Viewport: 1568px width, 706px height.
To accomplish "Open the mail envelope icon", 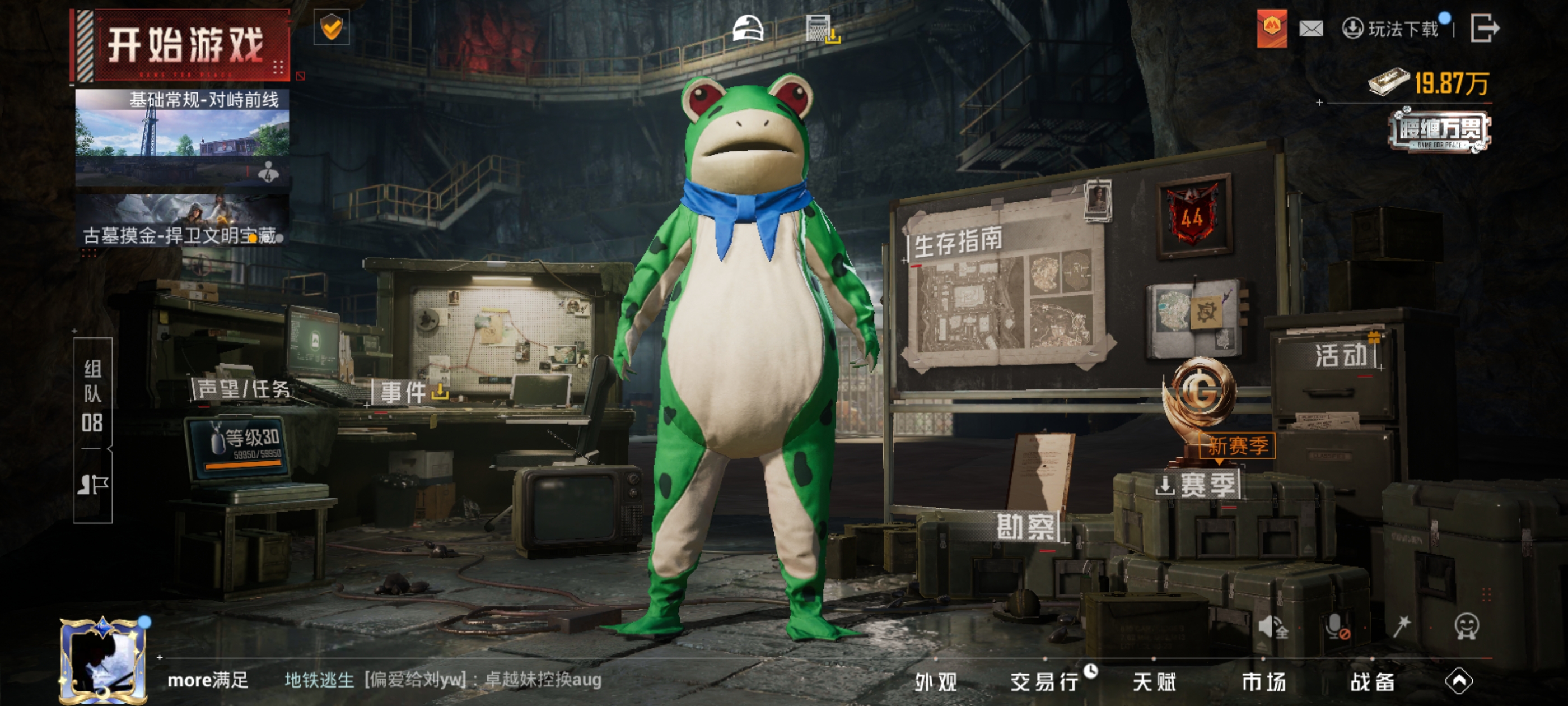I will pos(1310,29).
